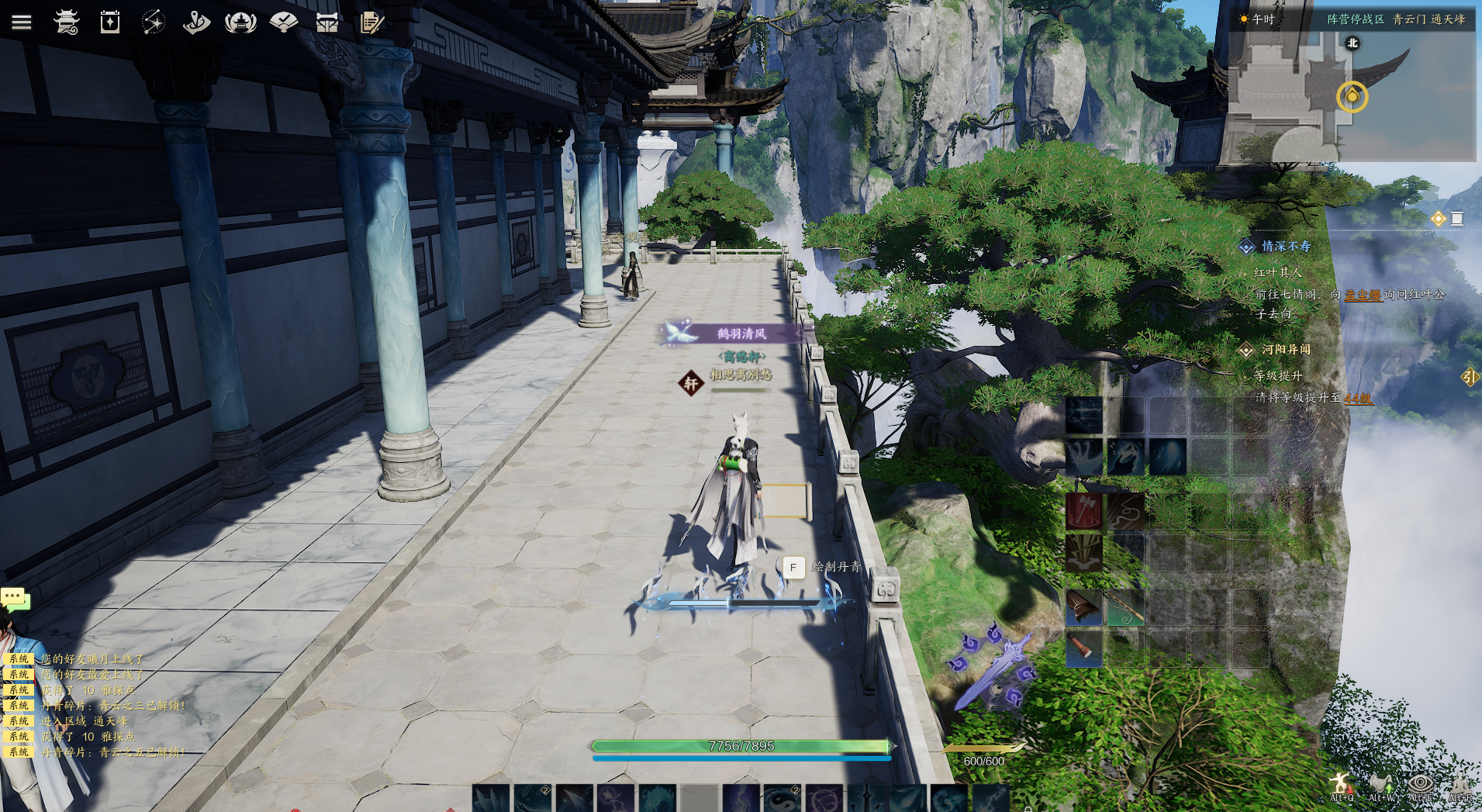Open the constellation star chart icon
1482x812 pixels.
[x=154, y=22]
